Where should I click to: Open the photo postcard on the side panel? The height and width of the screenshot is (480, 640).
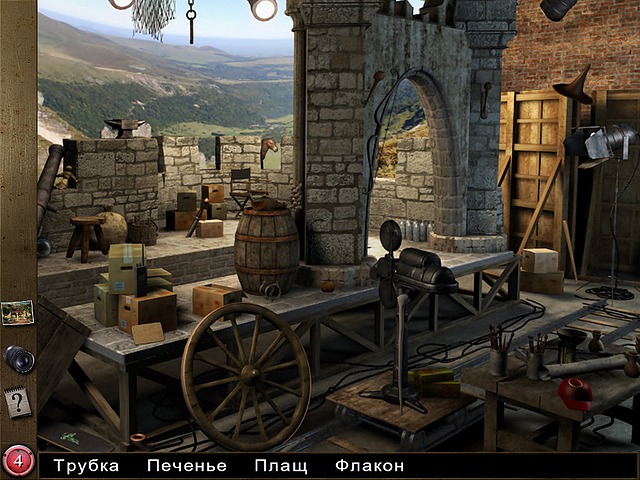17,312
